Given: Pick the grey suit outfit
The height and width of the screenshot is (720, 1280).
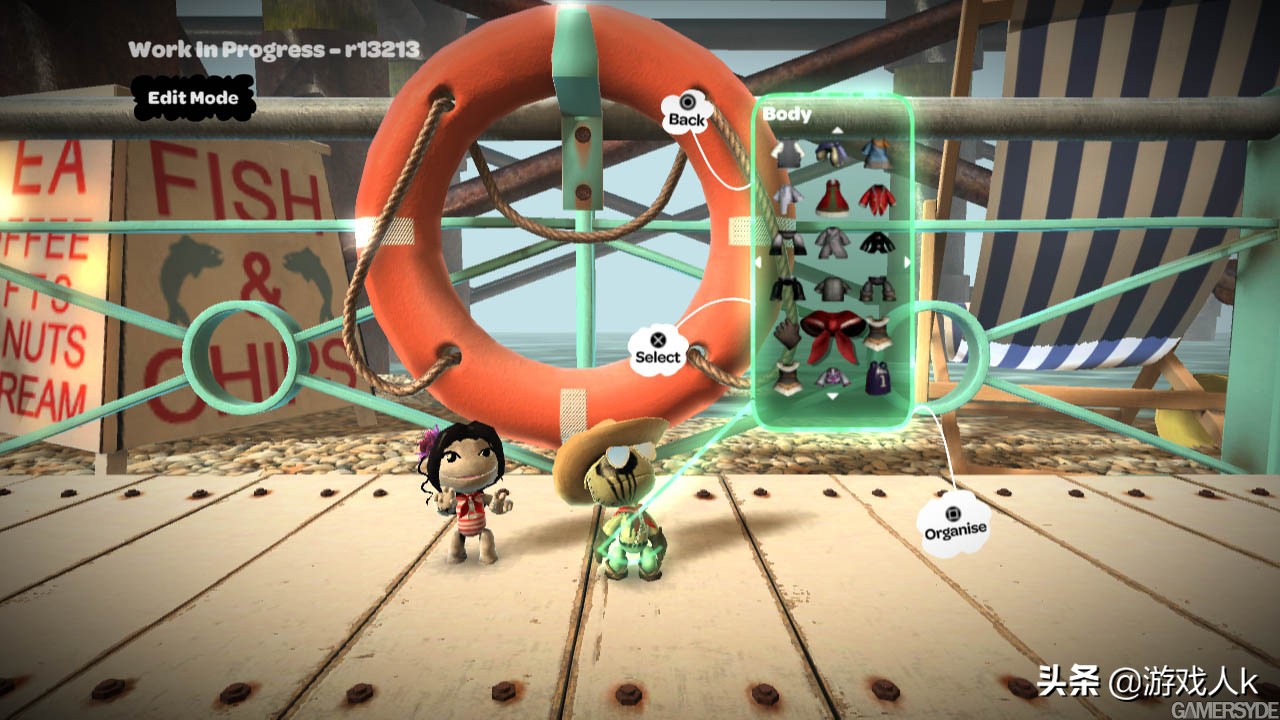Looking at the screenshot, I should click(x=831, y=243).
